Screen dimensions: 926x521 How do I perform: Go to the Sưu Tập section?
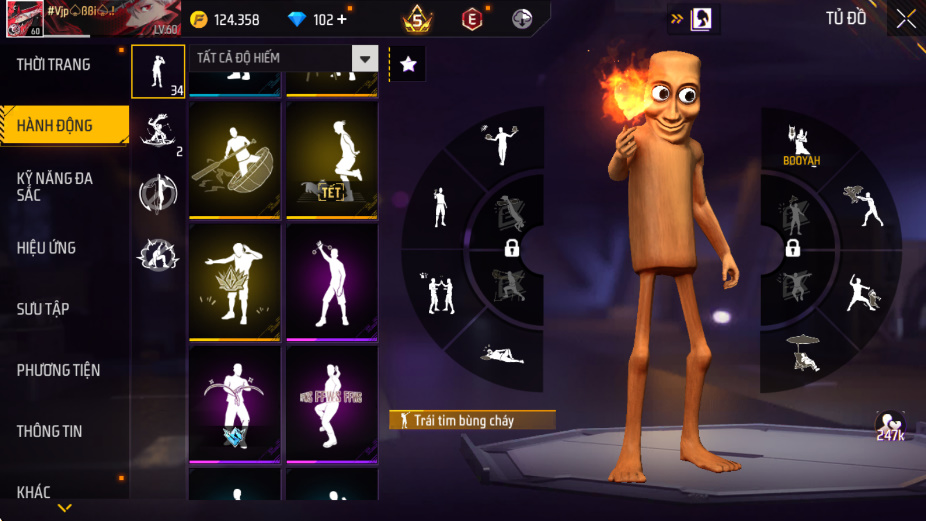(43, 309)
